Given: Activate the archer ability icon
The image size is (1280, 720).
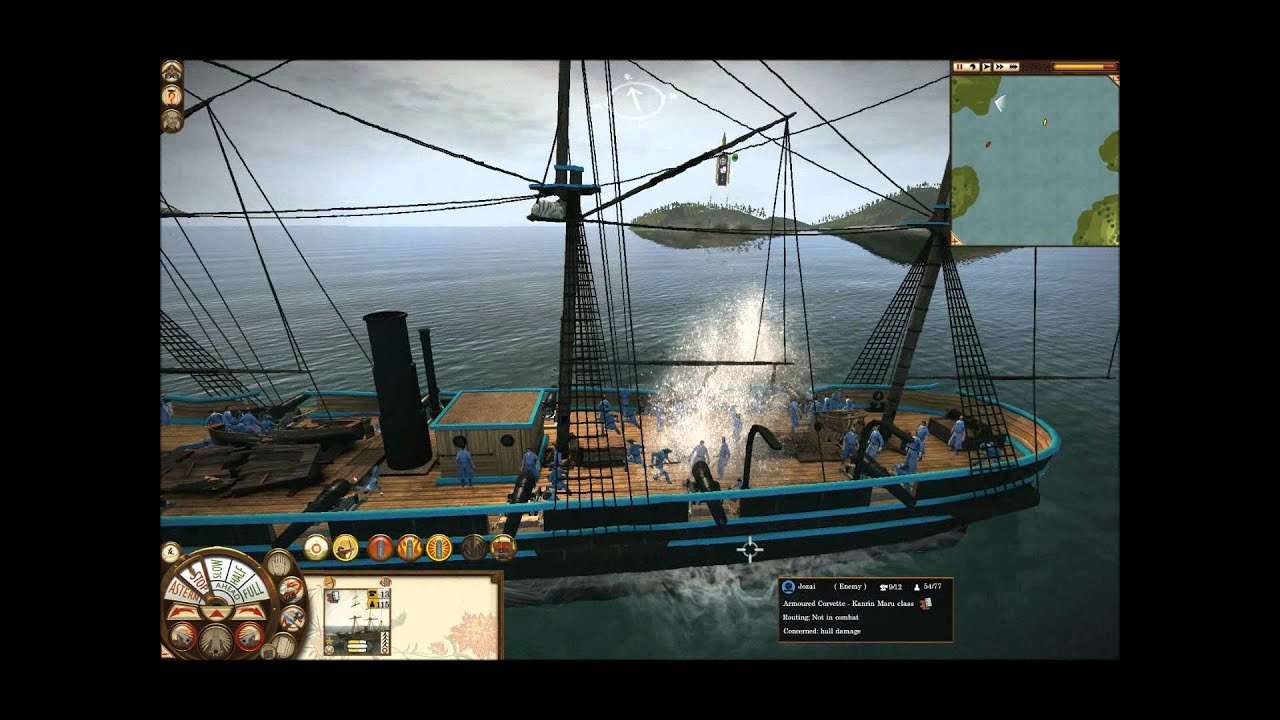Looking at the screenshot, I should point(346,547).
